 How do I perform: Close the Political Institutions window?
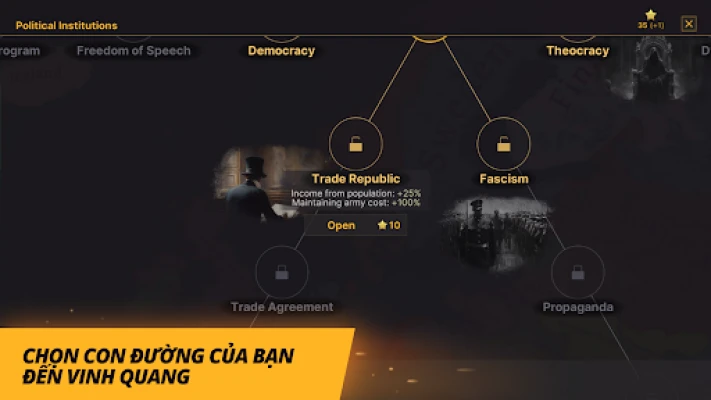coord(688,24)
